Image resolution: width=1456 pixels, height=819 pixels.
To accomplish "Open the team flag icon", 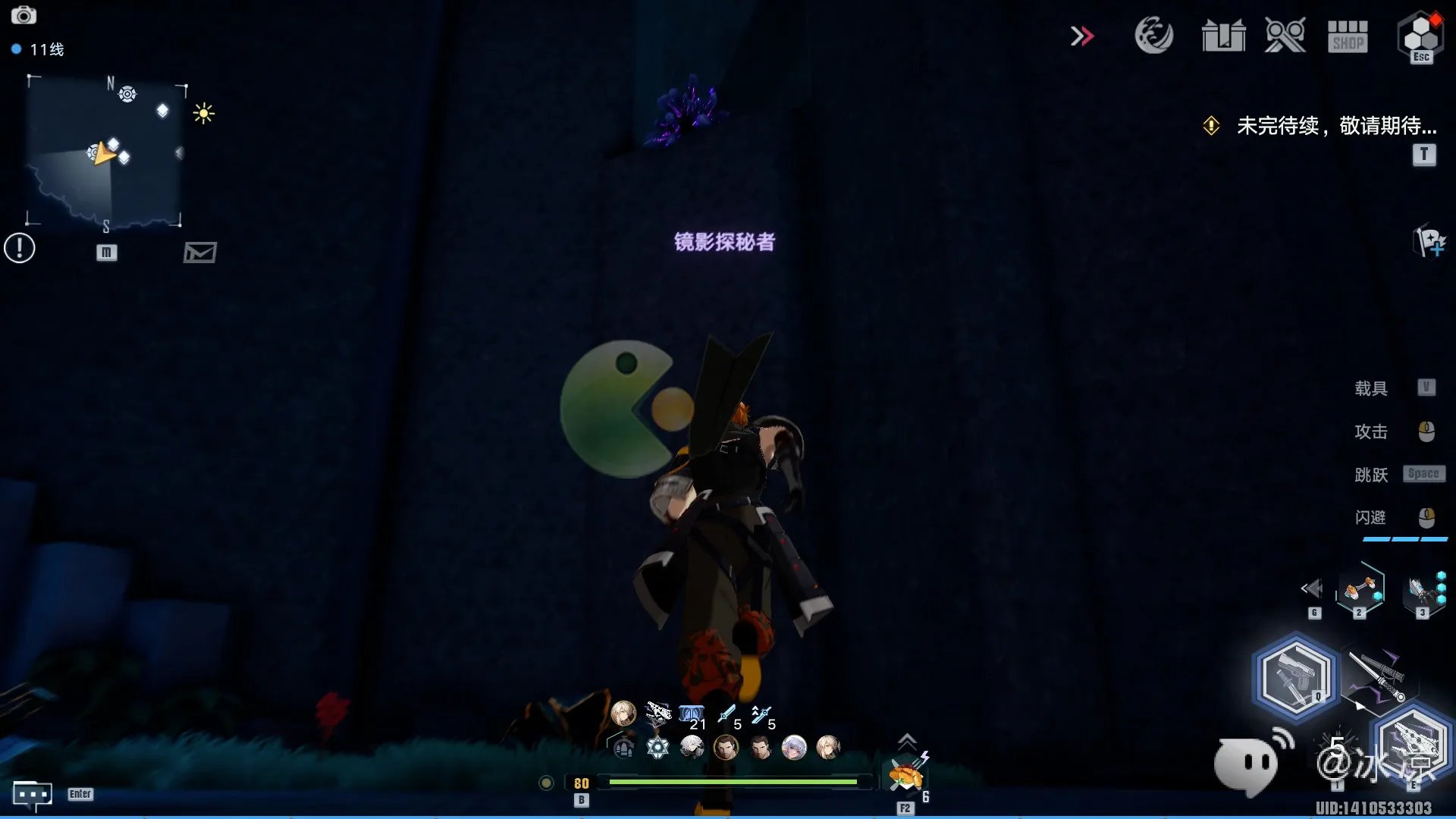I will [x=1430, y=242].
